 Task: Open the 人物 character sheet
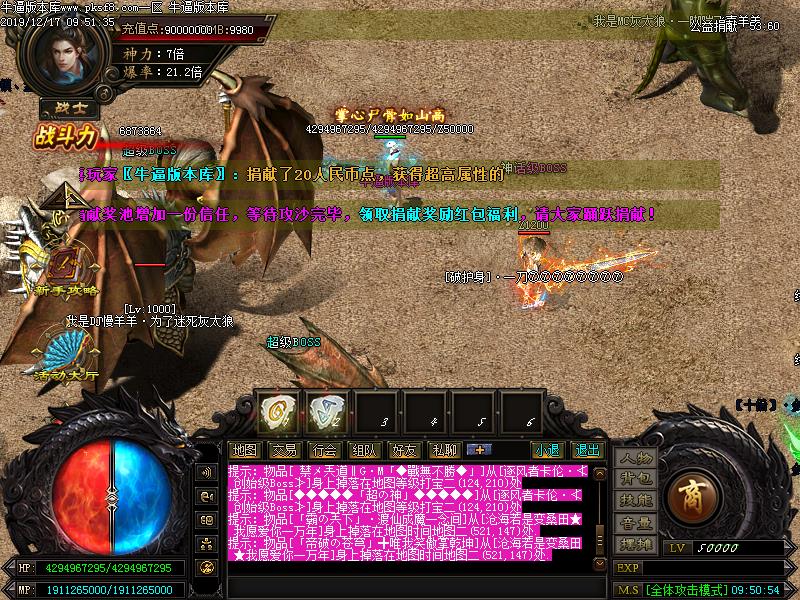click(635, 458)
